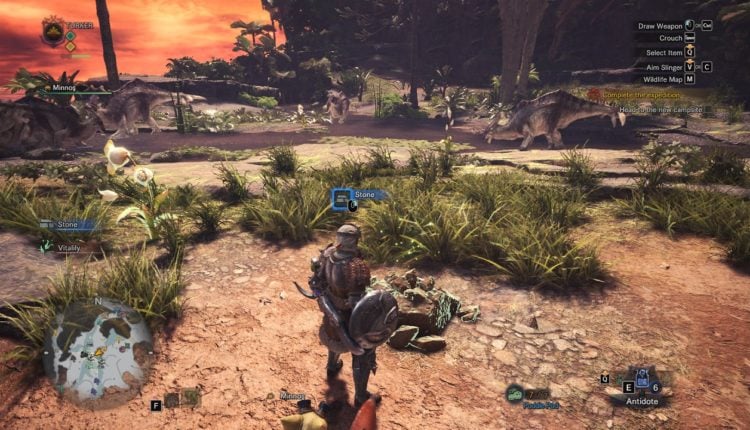
Task: Open the circular minimap
Action: (x=98, y=350)
